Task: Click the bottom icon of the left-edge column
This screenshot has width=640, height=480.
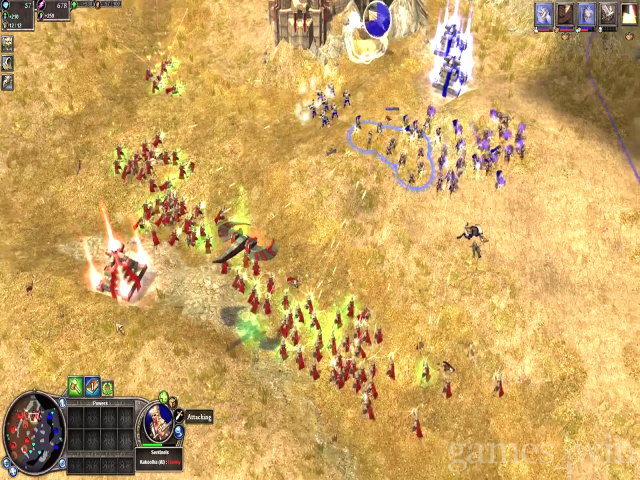Action: coord(7,82)
